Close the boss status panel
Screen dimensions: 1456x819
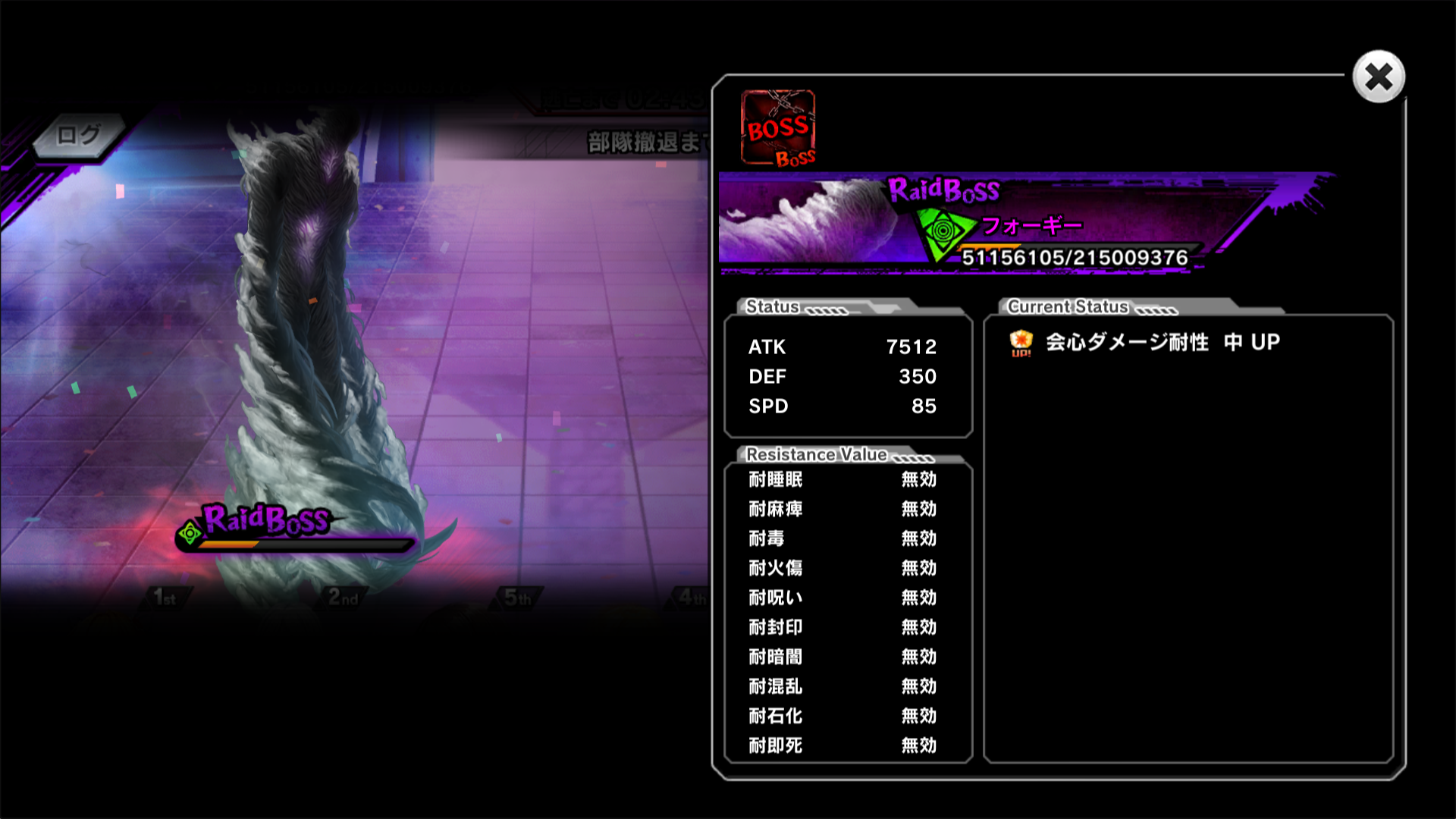(x=1379, y=77)
